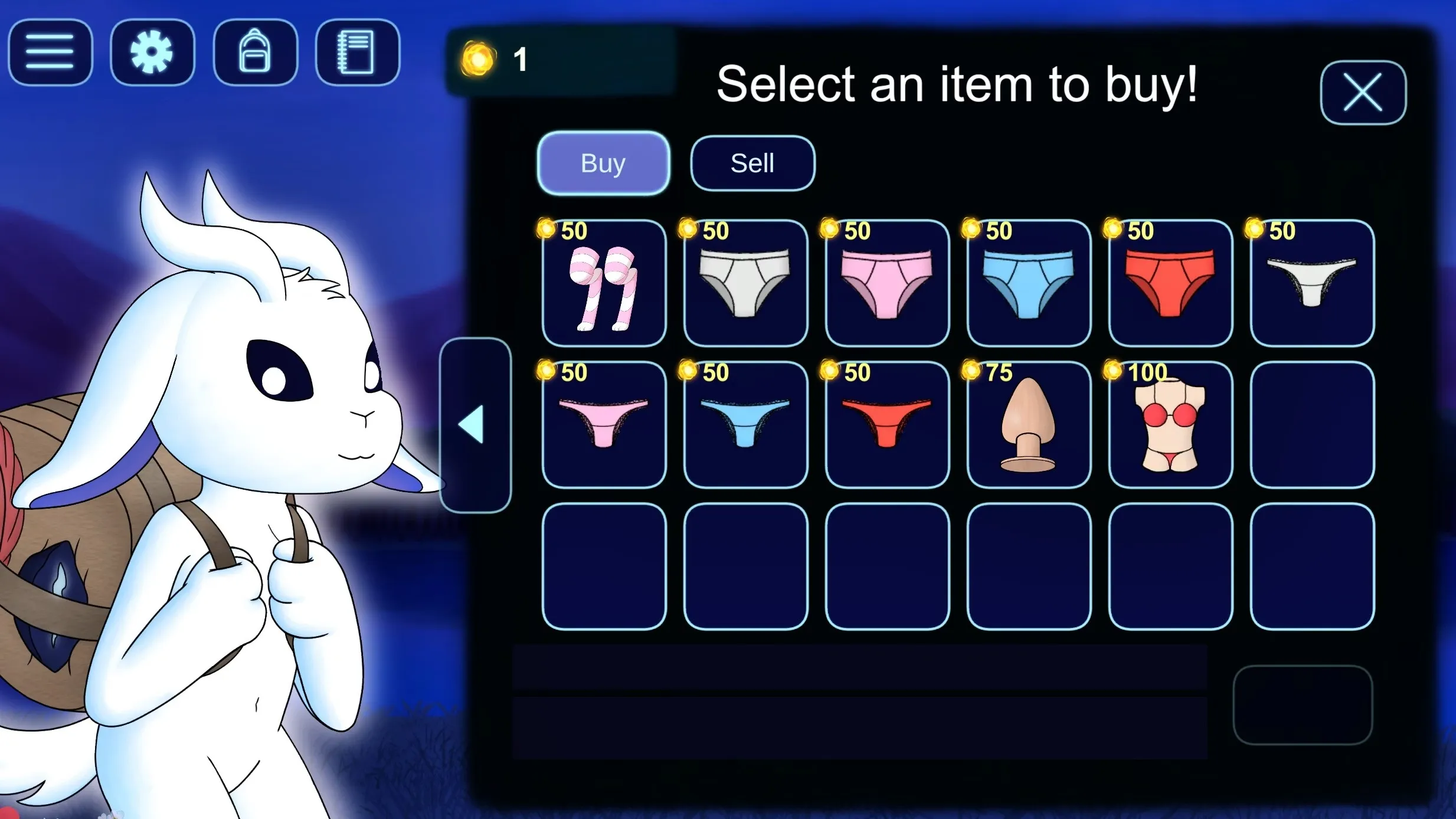The image size is (1456, 819).
Task: Select the white briefs item
Action: (745, 284)
